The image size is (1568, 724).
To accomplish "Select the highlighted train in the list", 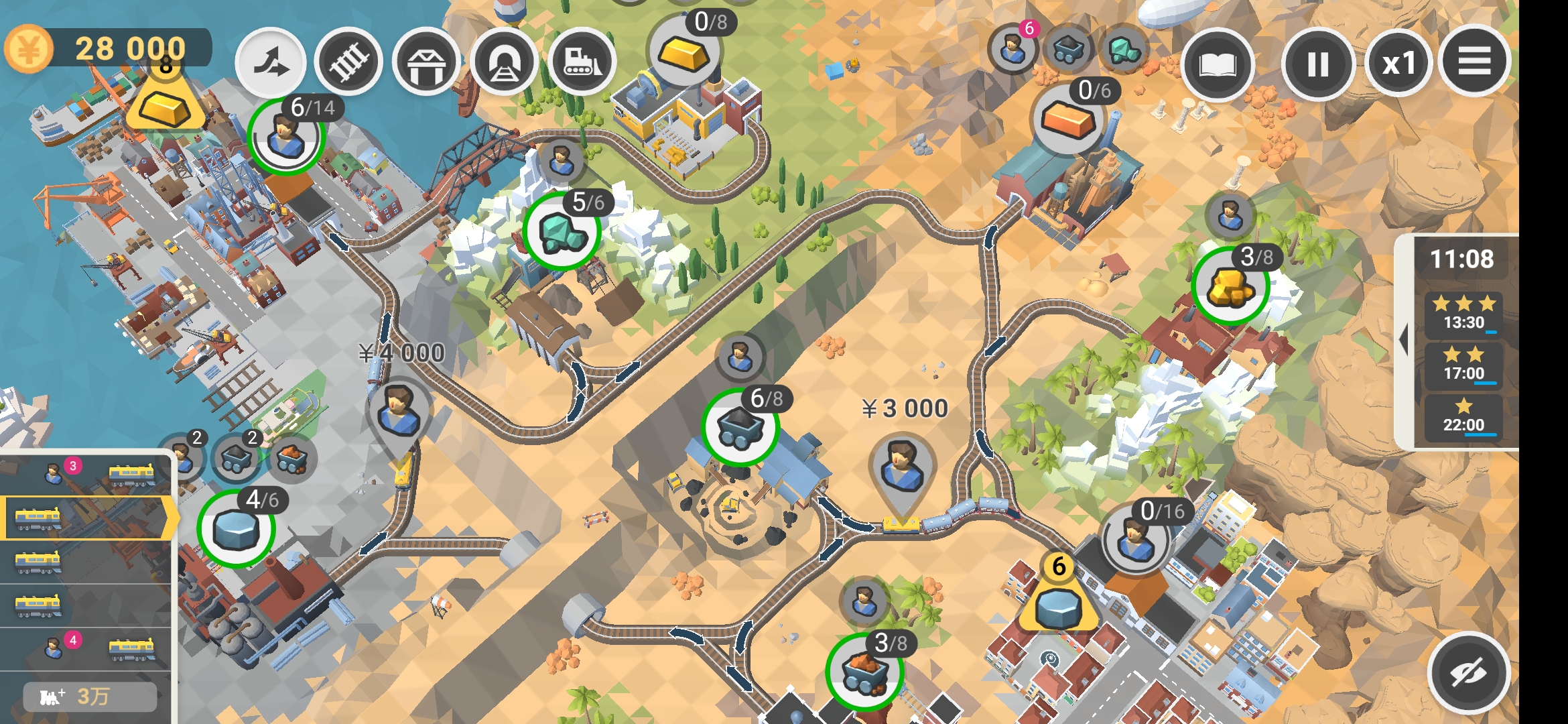I will click(87, 518).
